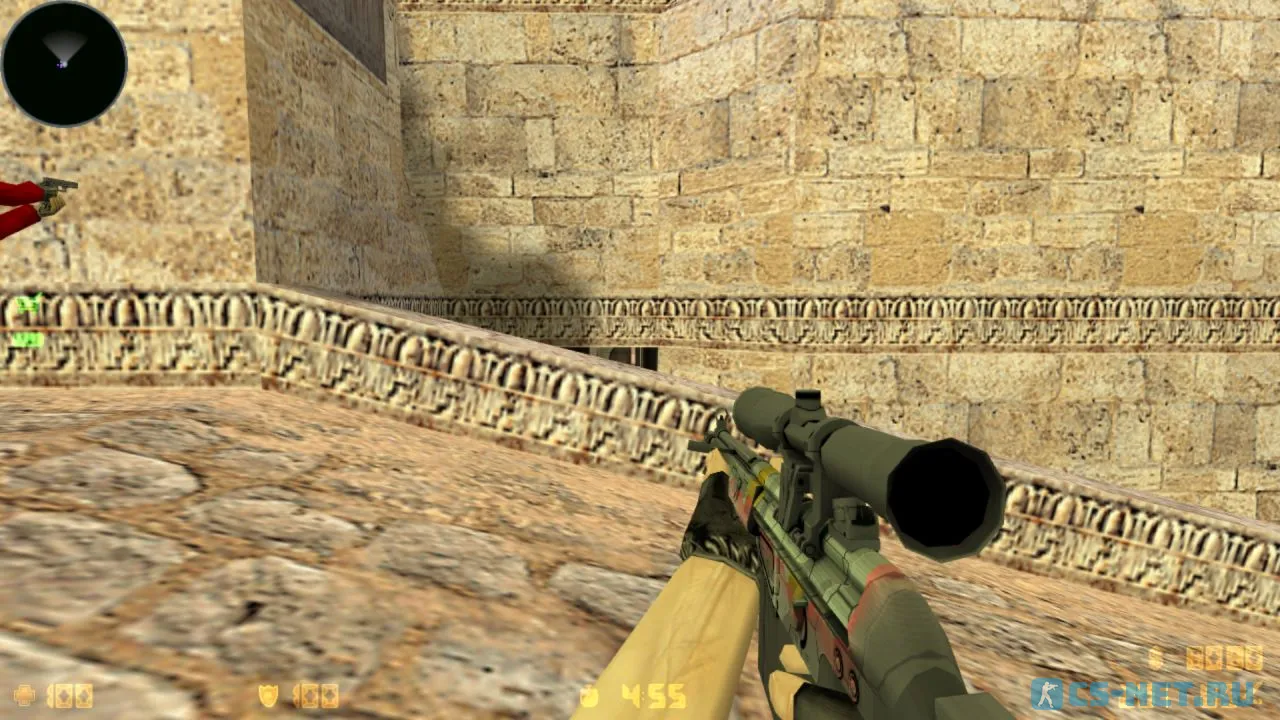Click the dark viewcone wedge inside the radar

(63, 42)
